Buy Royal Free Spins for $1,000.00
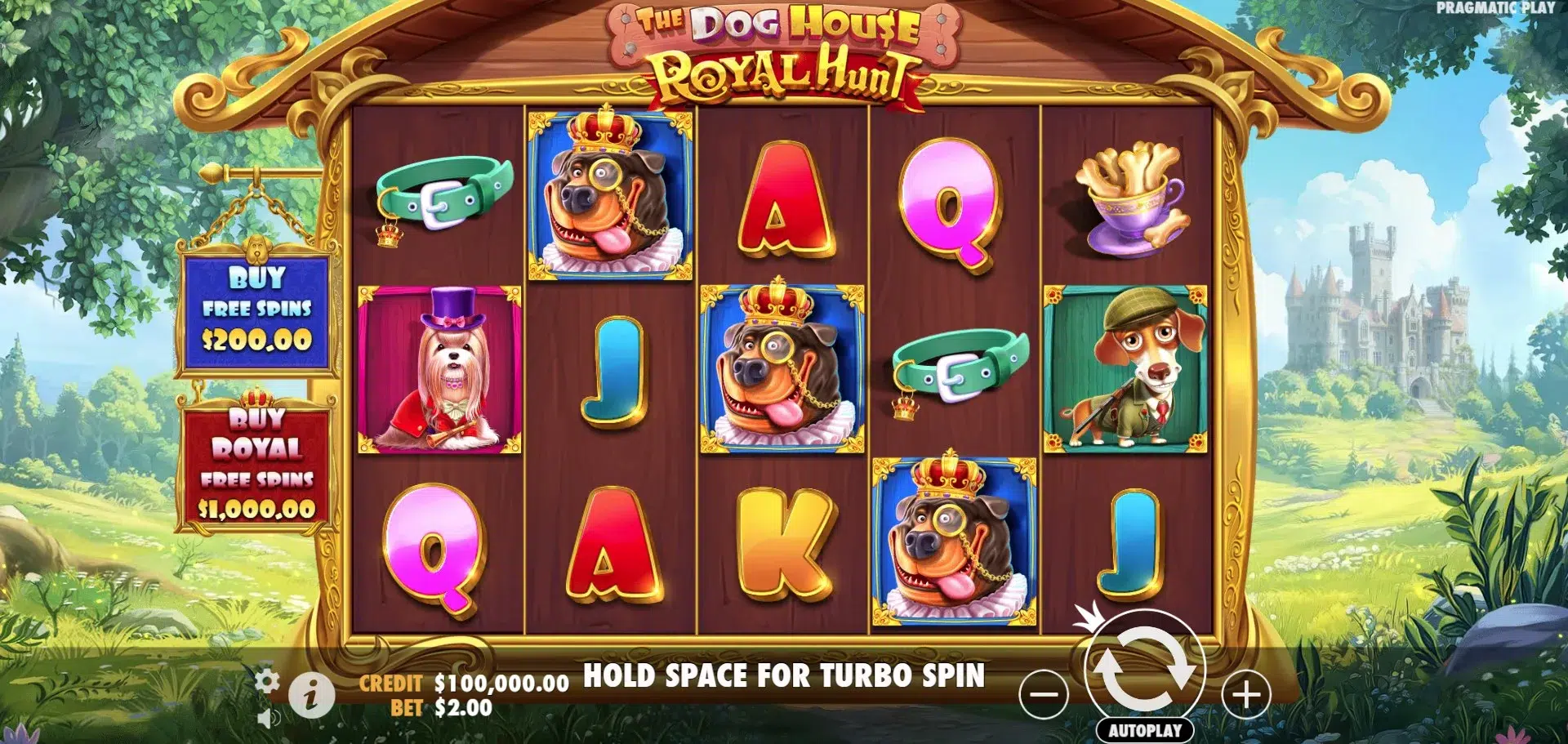The height and width of the screenshot is (744, 1568). coord(256,463)
